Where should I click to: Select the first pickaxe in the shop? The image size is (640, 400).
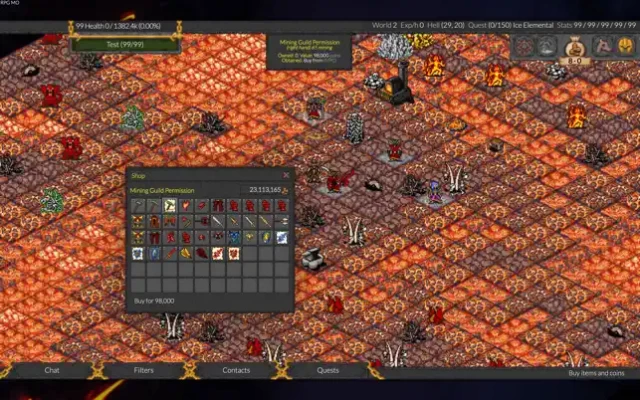click(138, 206)
